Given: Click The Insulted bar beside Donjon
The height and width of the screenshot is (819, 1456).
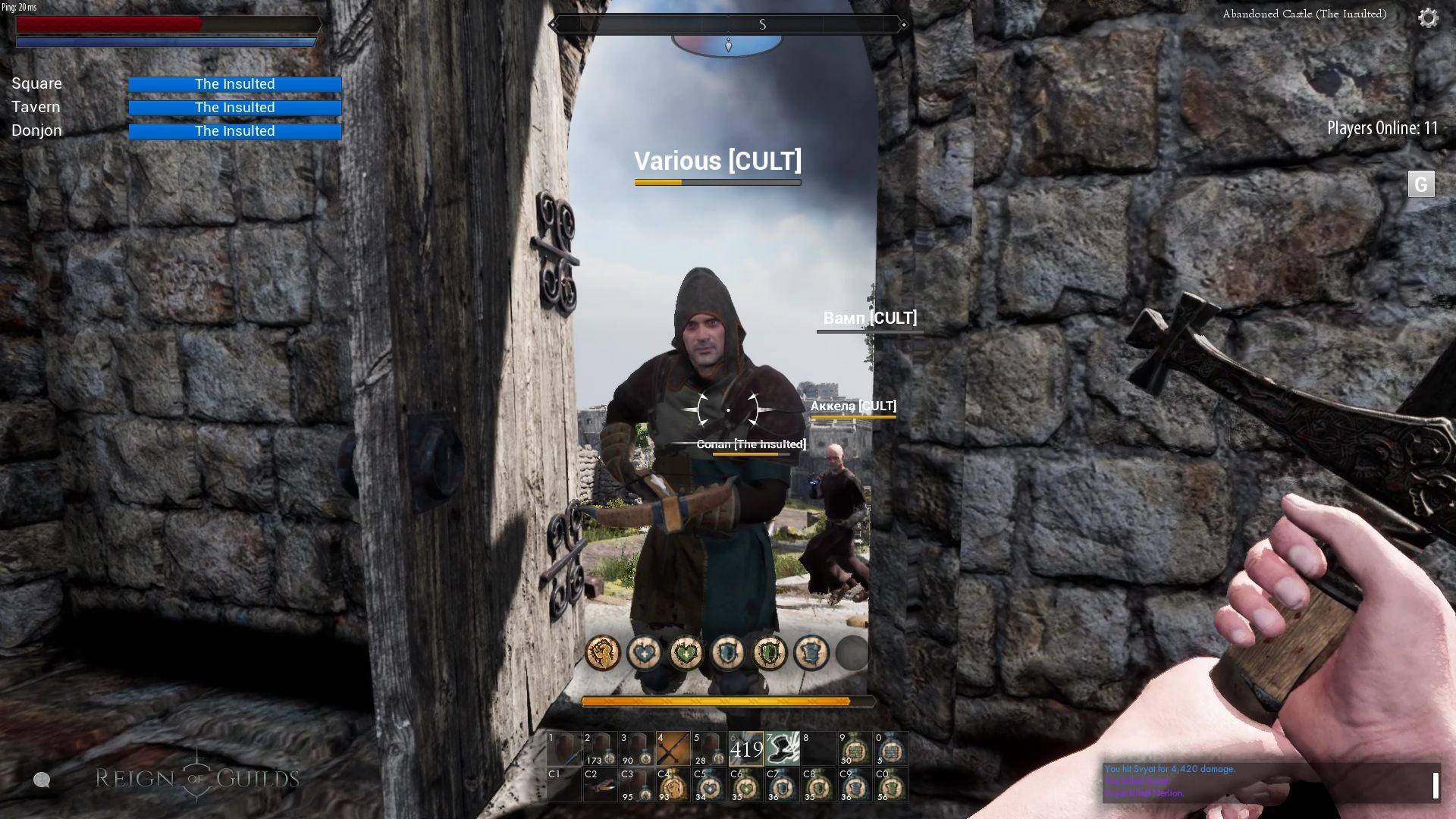Looking at the screenshot, I should [x=235, y=130].
